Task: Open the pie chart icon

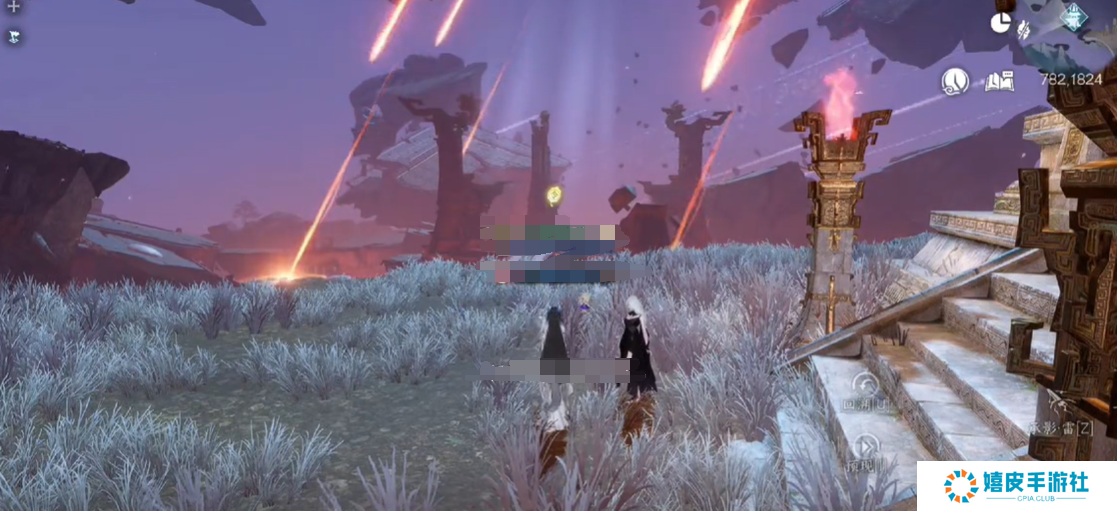Action: tap(1002, 24)
